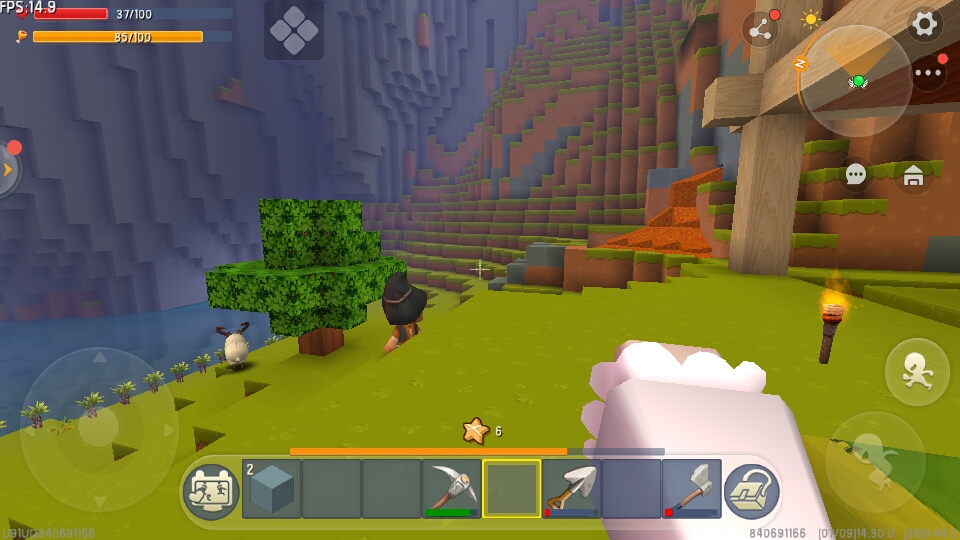Select the pickaxe in the hotbar
This screenshot has height=540, width=960.
(451, 488)
